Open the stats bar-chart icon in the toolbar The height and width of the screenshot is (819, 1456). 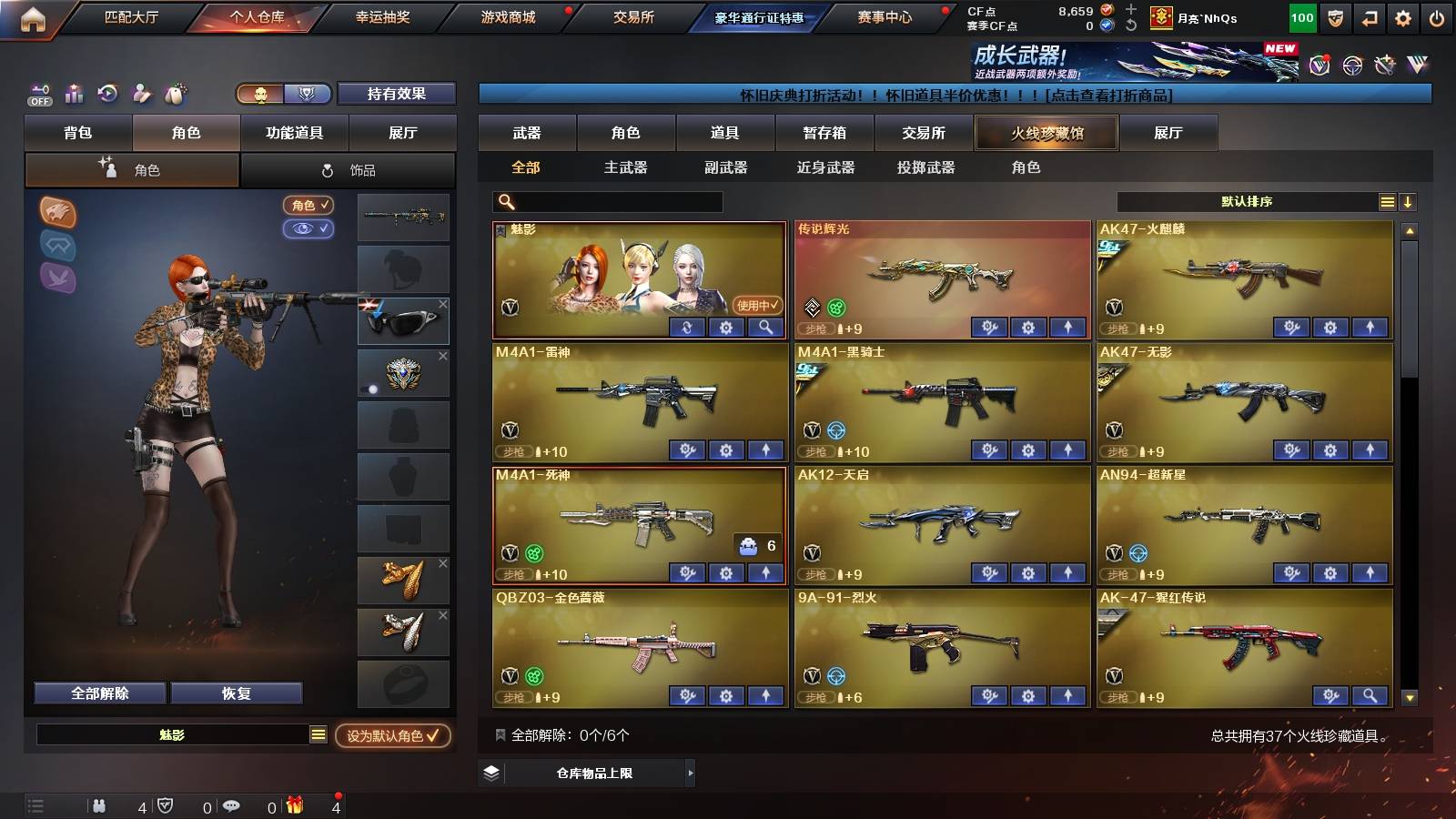click(75, 92)
